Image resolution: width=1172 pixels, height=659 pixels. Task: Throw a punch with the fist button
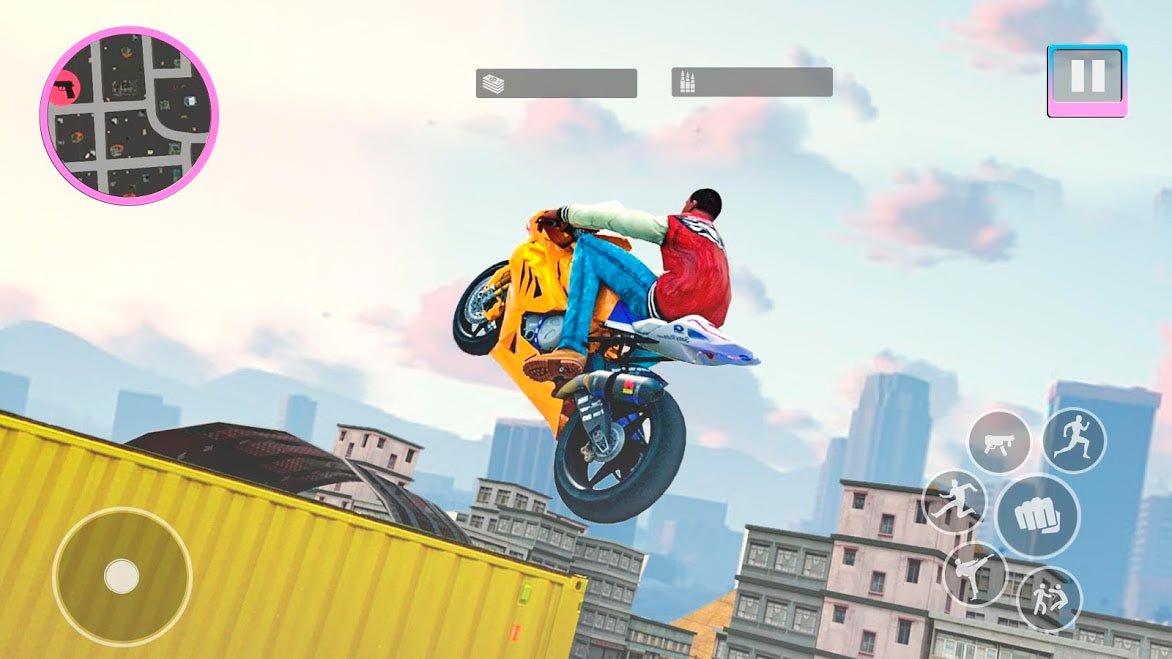click(x=1037, y=516)
